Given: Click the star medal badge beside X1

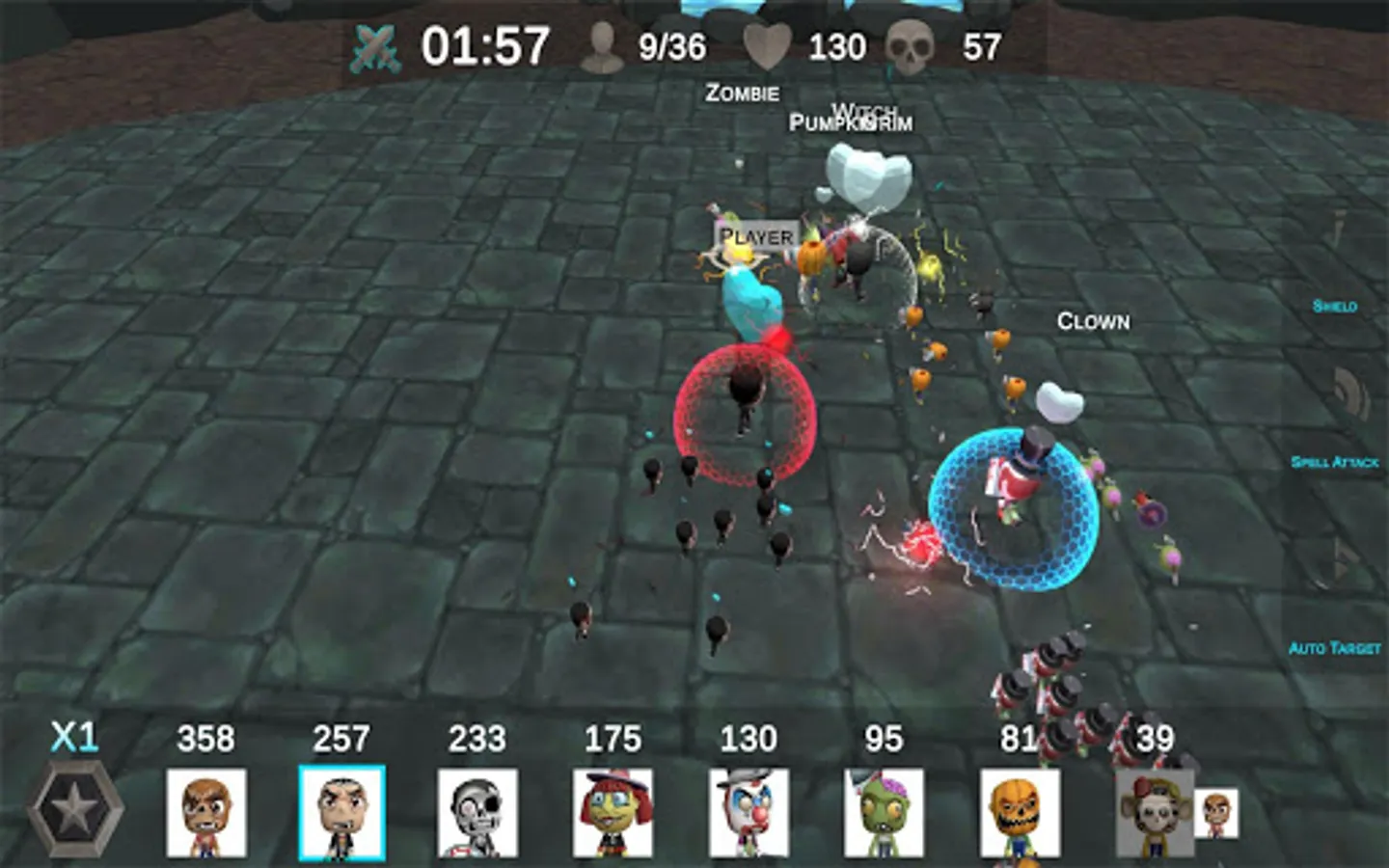Looking at the screenshot, I should pos(77,810).
